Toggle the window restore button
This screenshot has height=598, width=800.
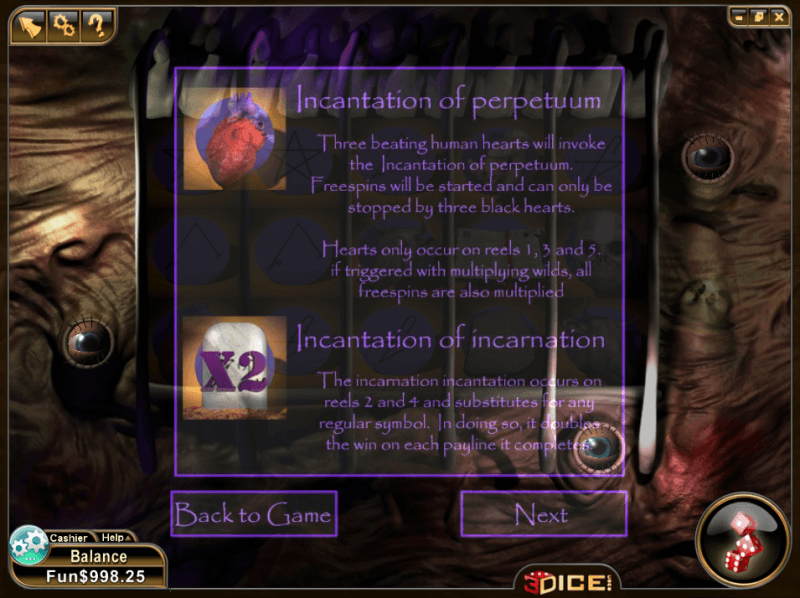[758, 17]
